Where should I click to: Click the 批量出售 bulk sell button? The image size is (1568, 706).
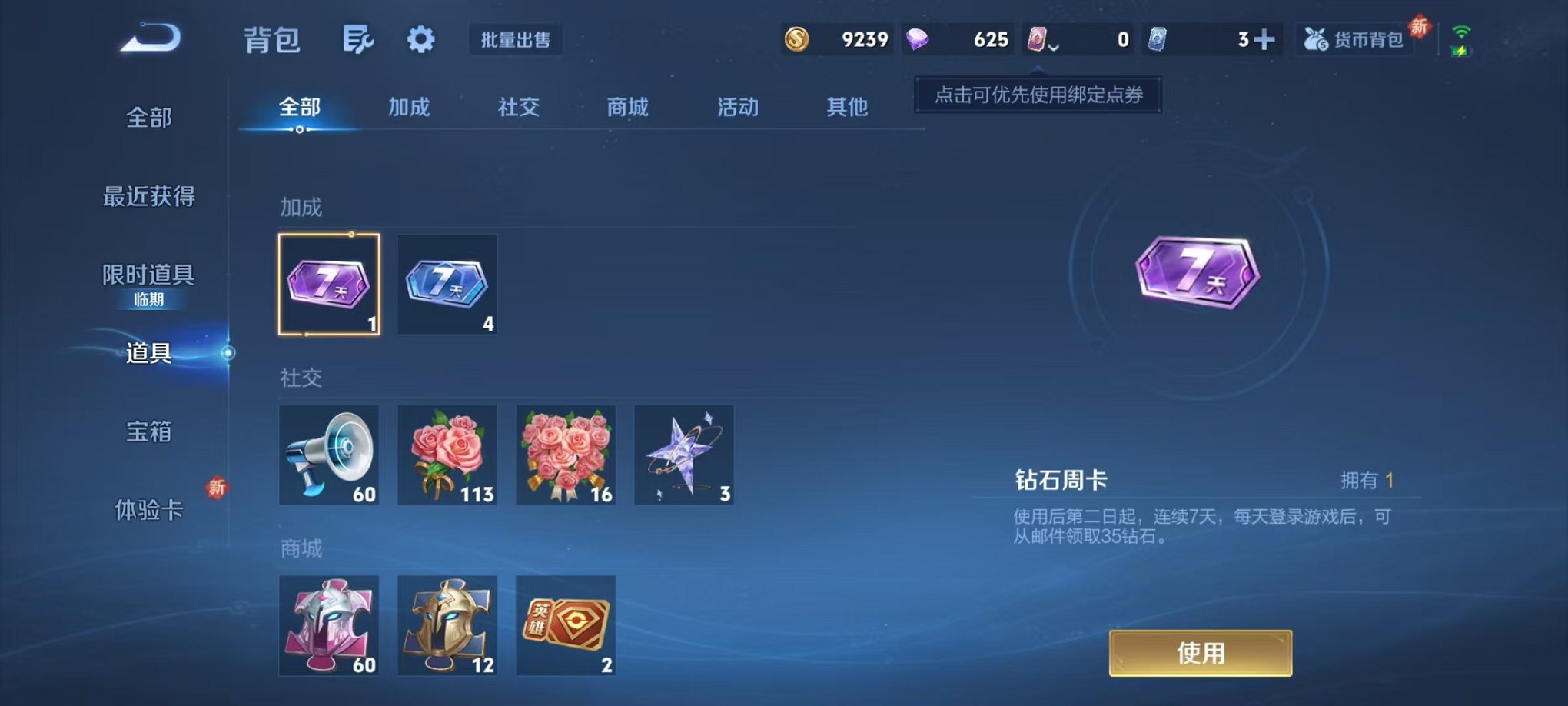(517, 40)
